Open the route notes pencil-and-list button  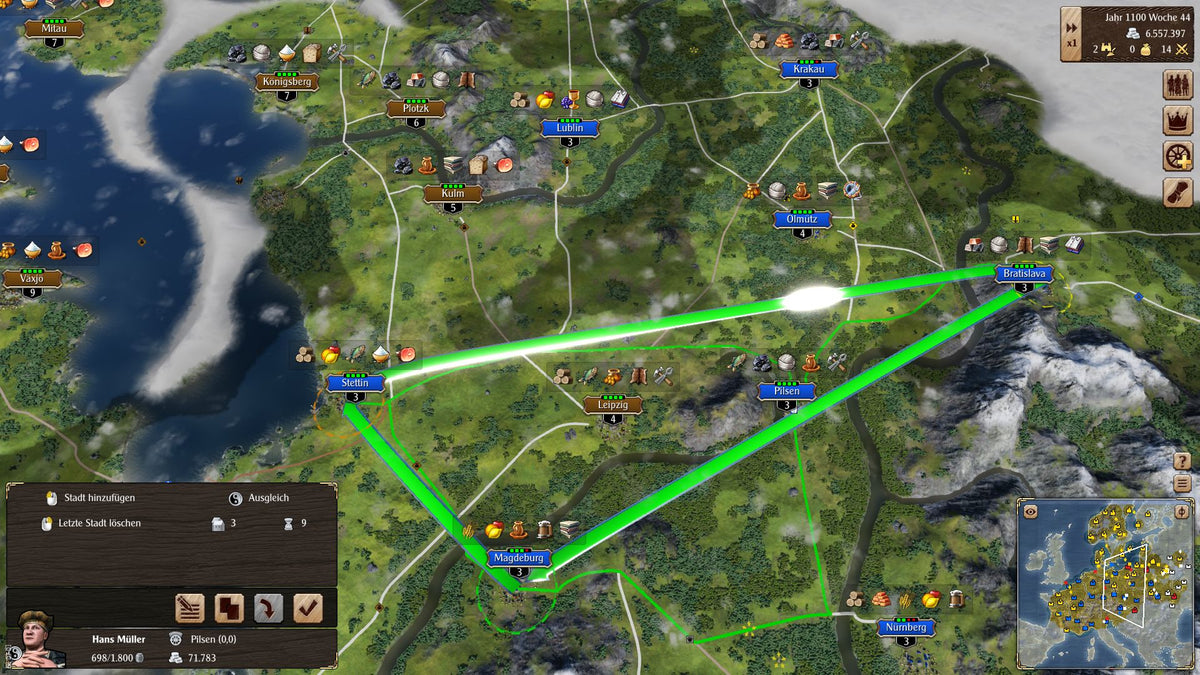pyautogui.click(x=190, y=607)
